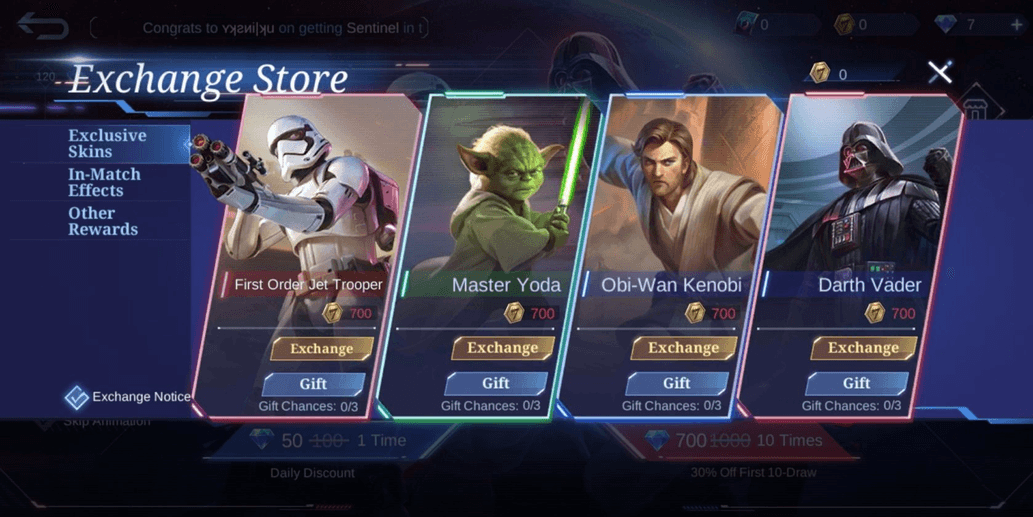This screenshot has width=1033, height=517.
Task: Gift the Master Yoda skin
Action: [x=495, y=383]
